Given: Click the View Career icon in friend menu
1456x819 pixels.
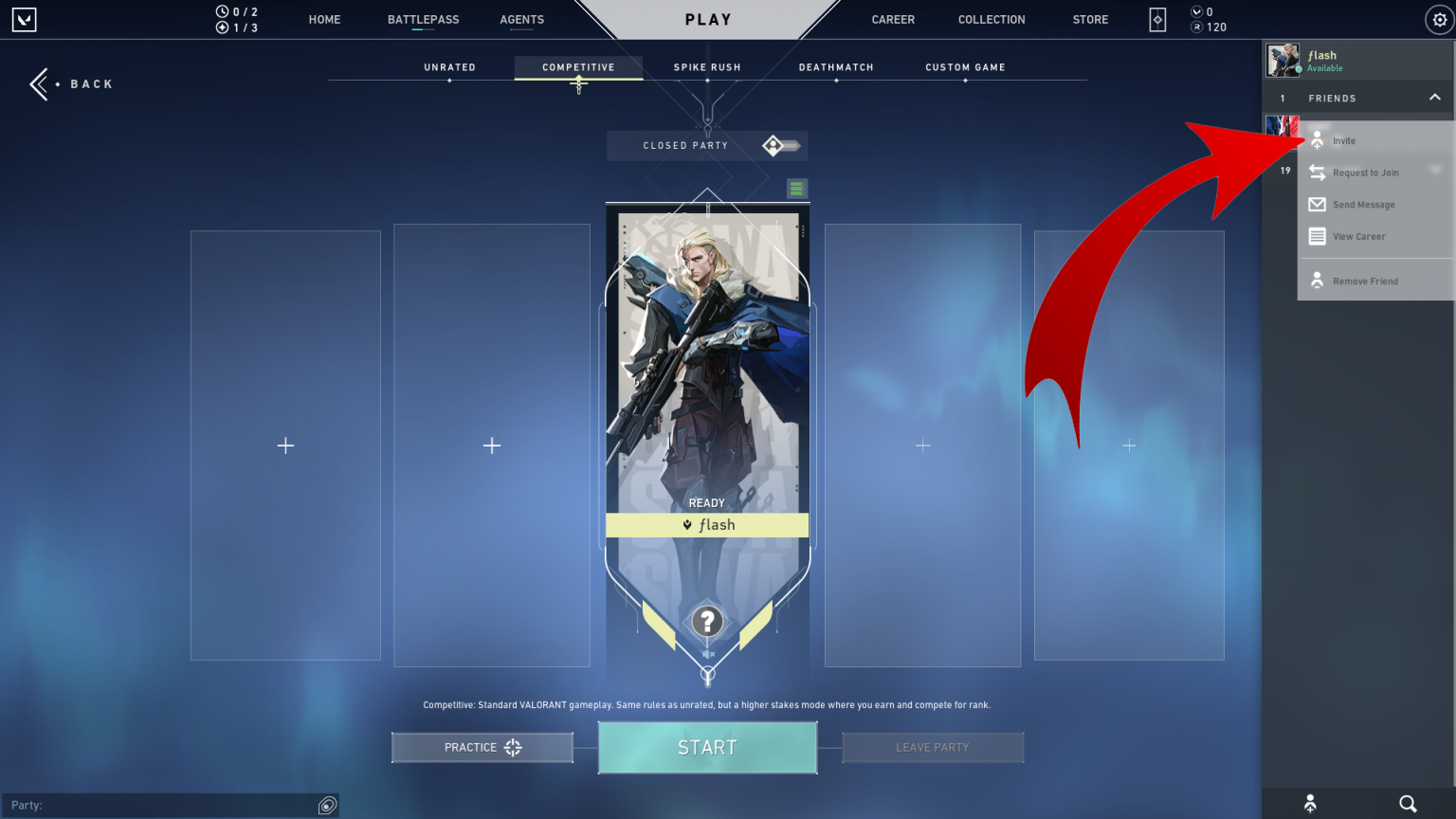Looking at the screenshot, I should coord(1317,236).
